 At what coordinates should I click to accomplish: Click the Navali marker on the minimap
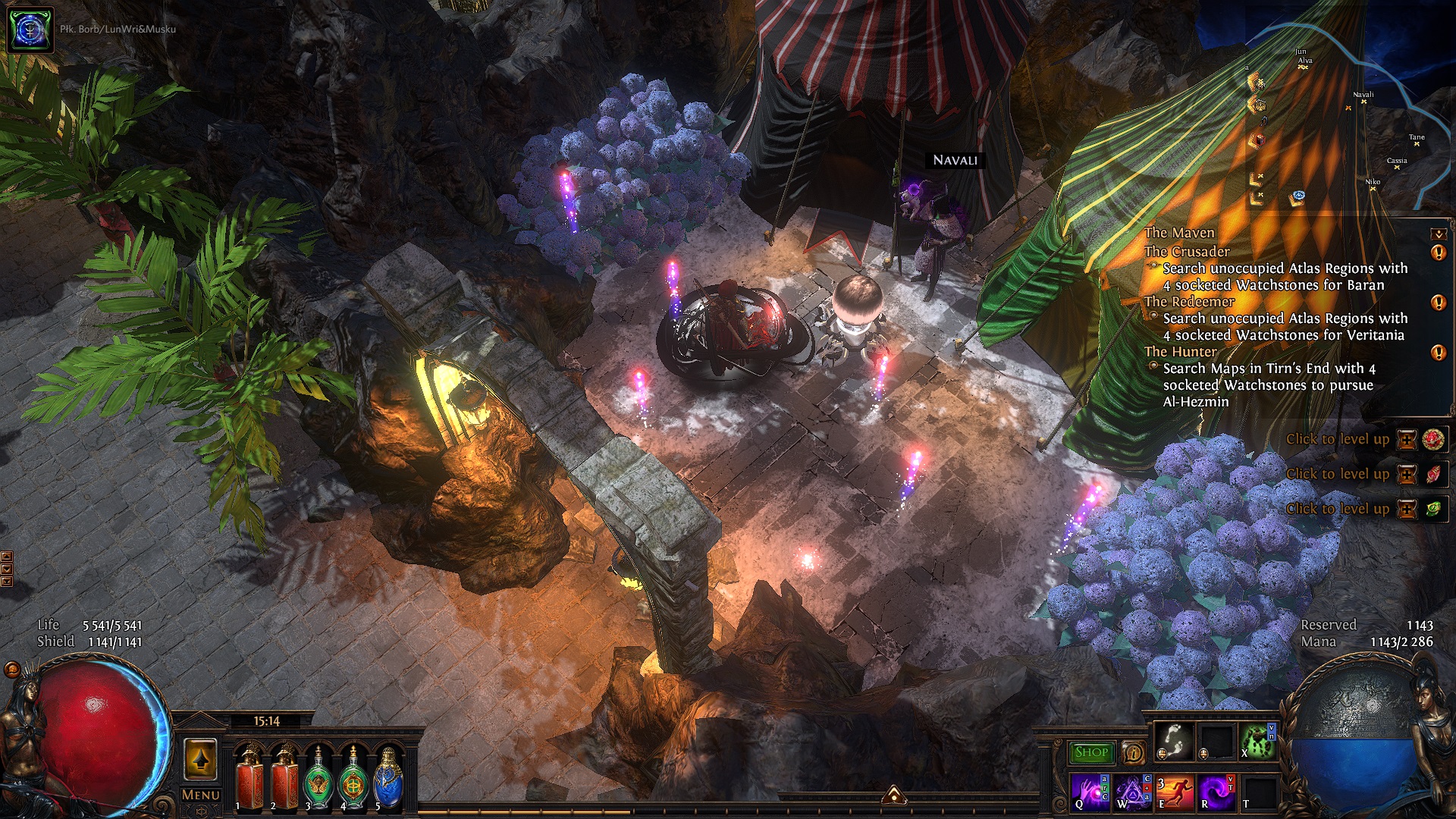tap(1363, 102)
